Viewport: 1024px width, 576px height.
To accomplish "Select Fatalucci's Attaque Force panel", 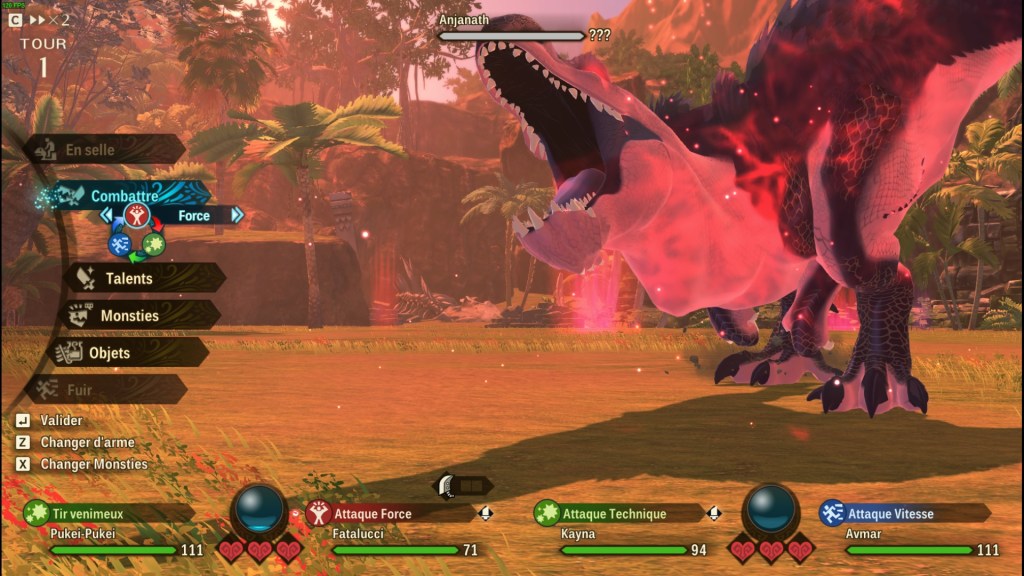I will pos(388,514).
